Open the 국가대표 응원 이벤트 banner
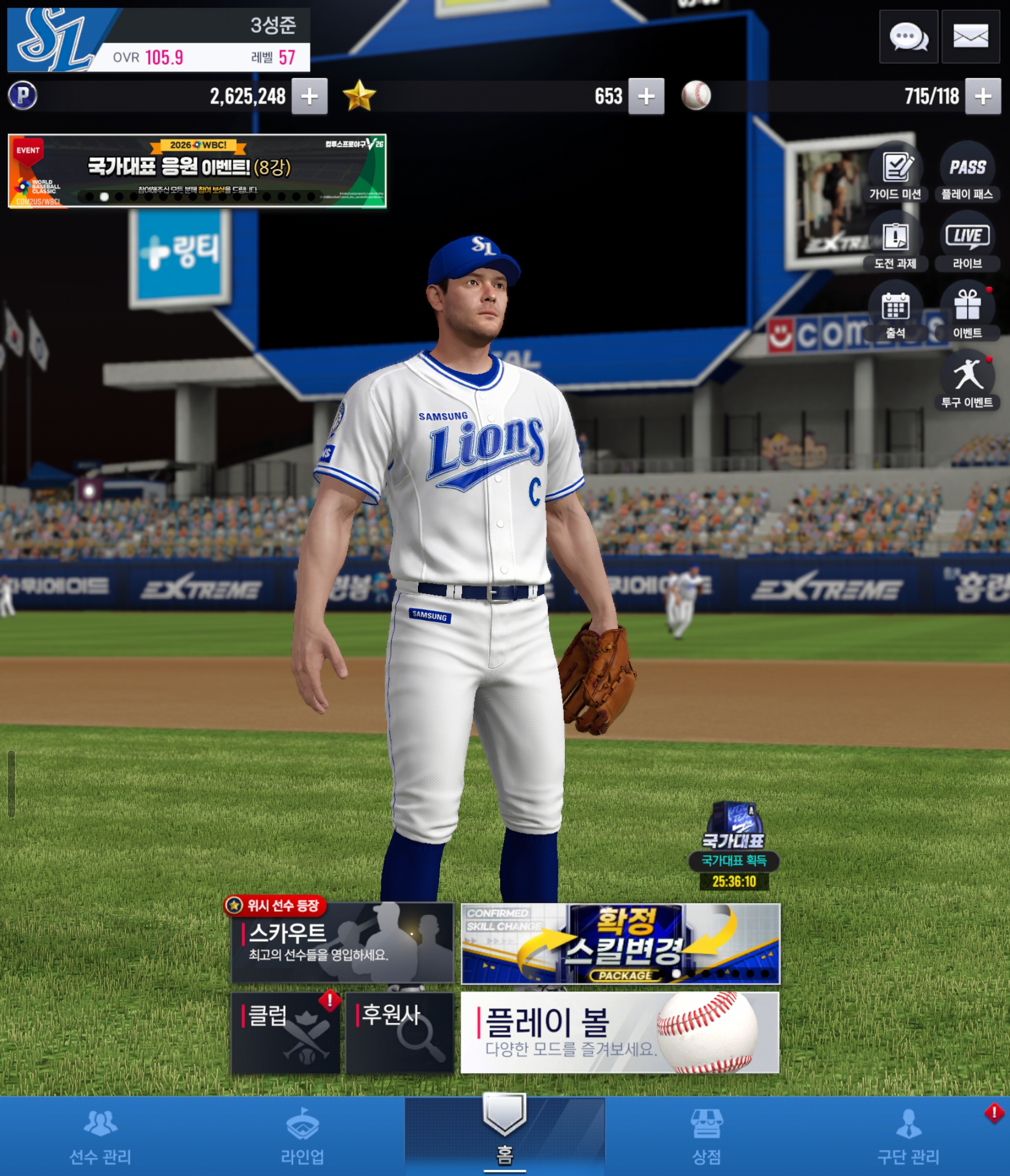1010x1176 pixels. tap(197, 171)
